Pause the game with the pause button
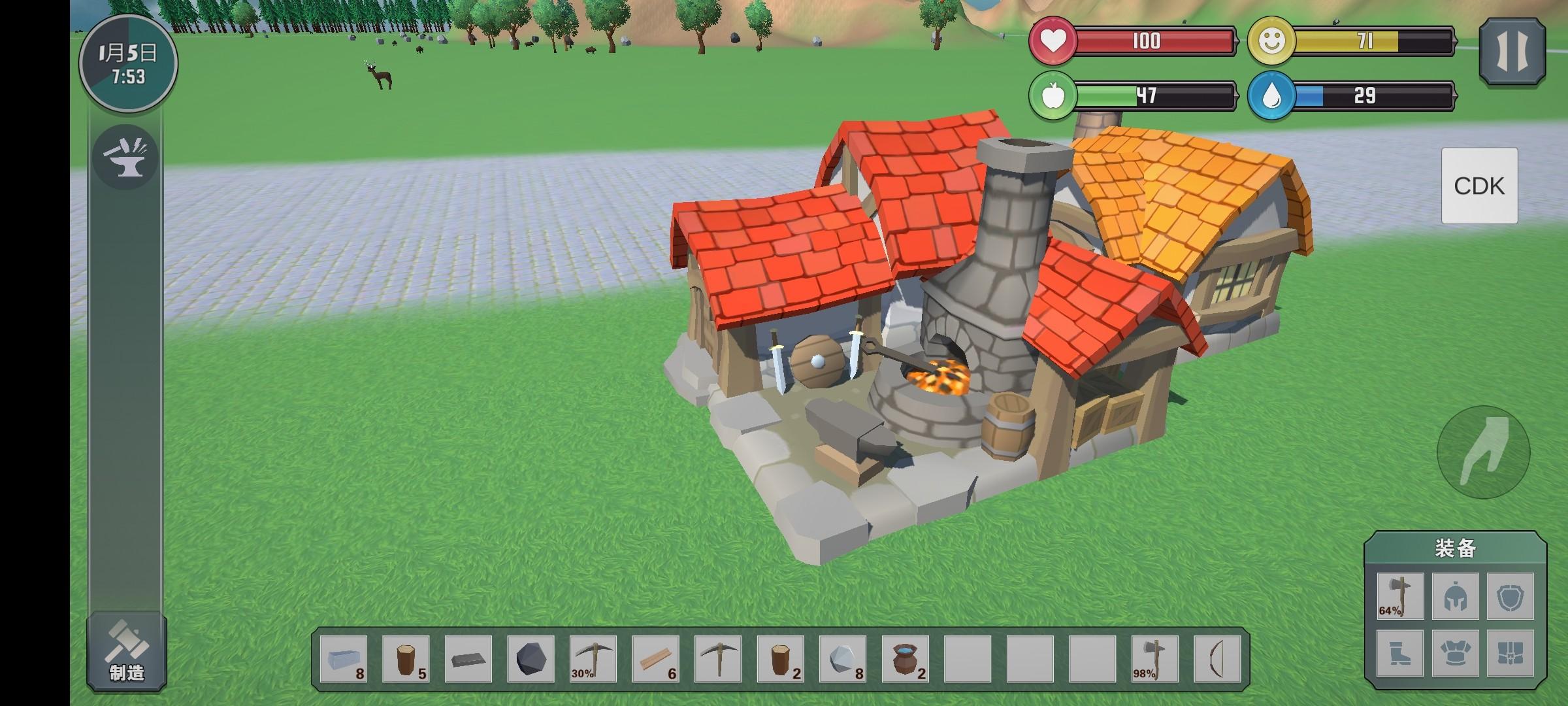The image size is (1568, 706). [1512, 52]
